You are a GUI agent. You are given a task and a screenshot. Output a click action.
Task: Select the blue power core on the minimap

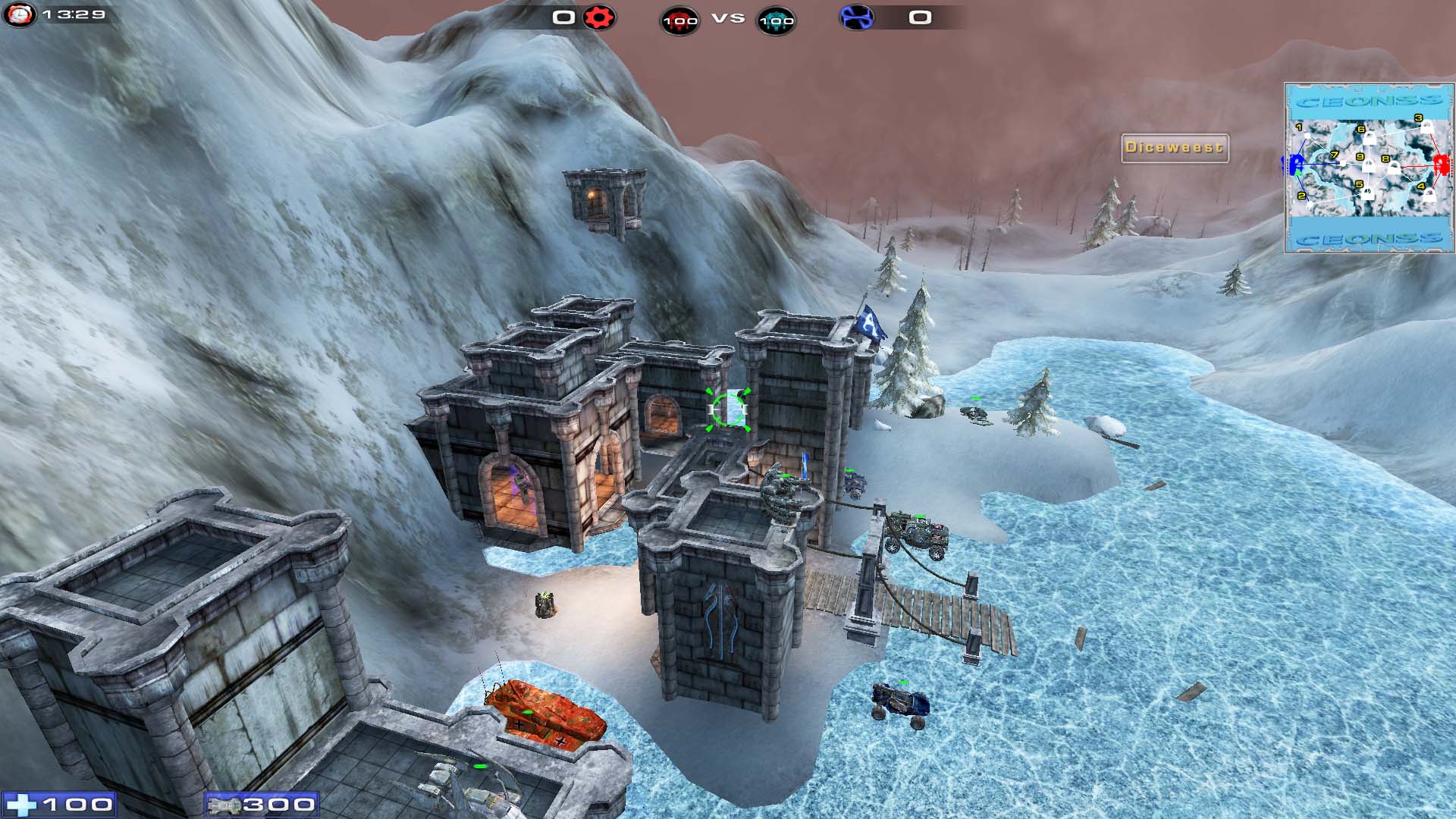coord(1296,163)
